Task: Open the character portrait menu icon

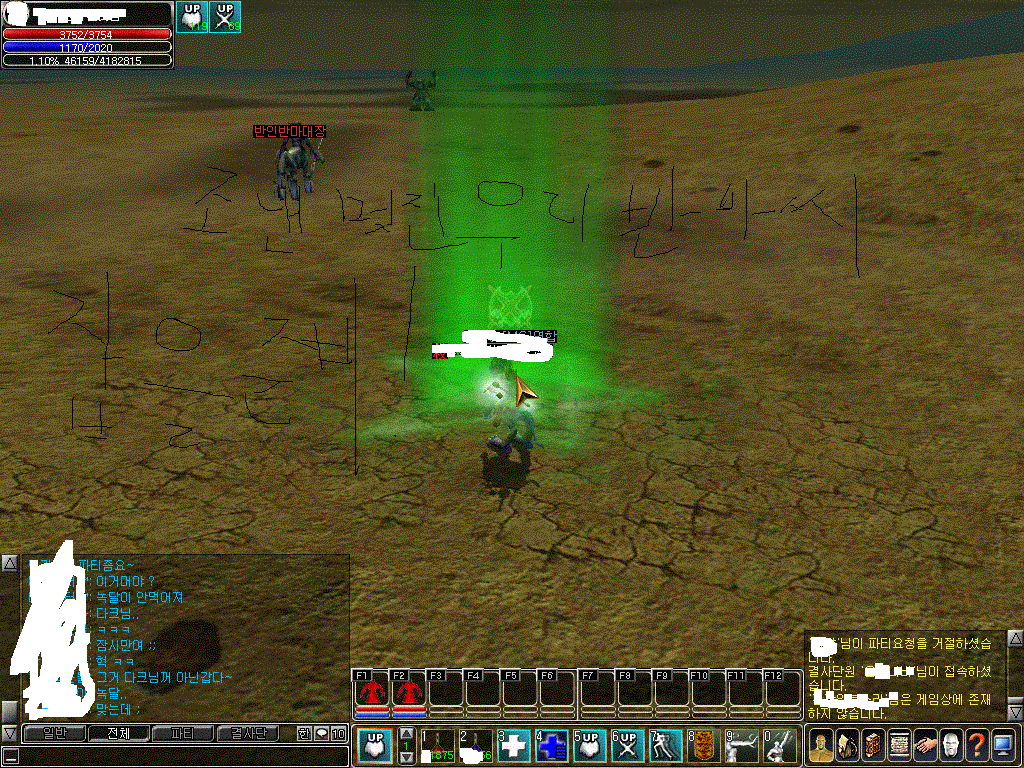Action: [x=821, y=746]
